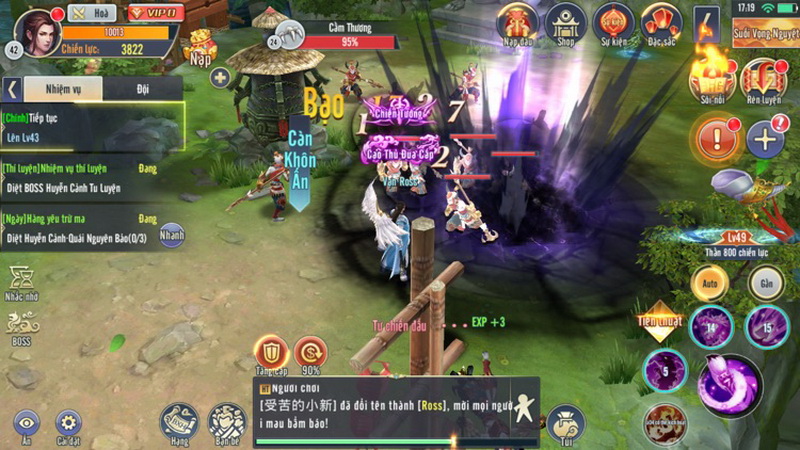Open the Đặc sắc features icon

(661, 22)
